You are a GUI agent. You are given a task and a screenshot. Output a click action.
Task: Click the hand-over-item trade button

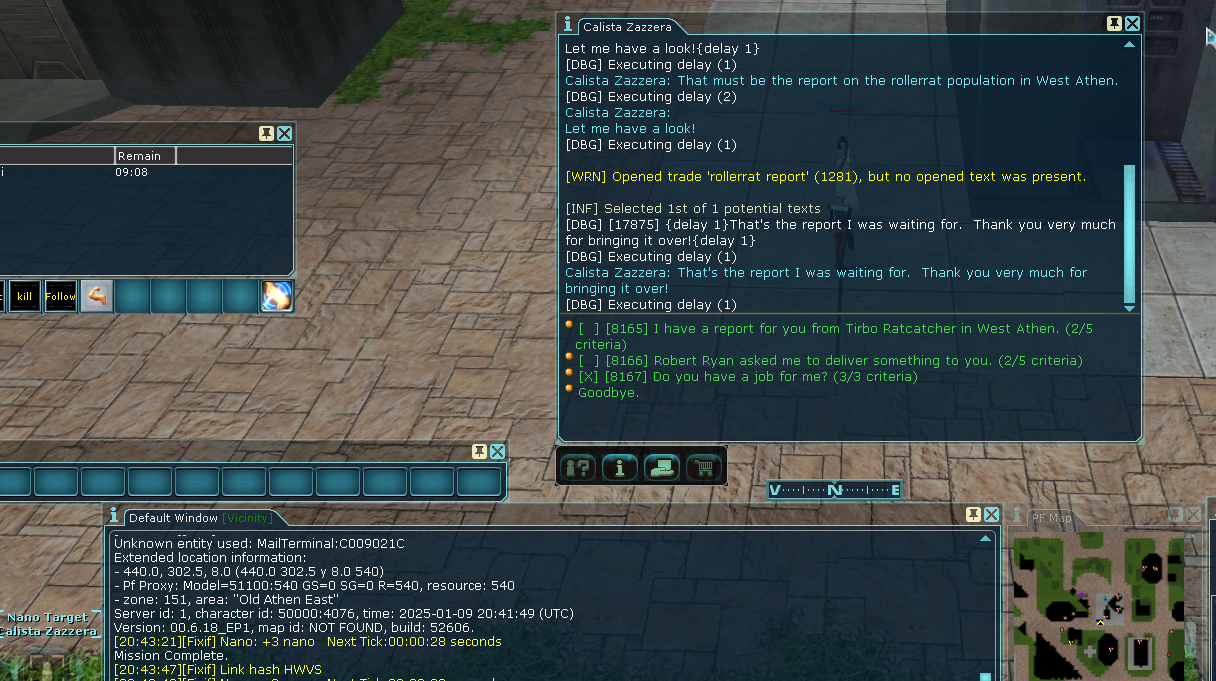[x=662, y=466]
